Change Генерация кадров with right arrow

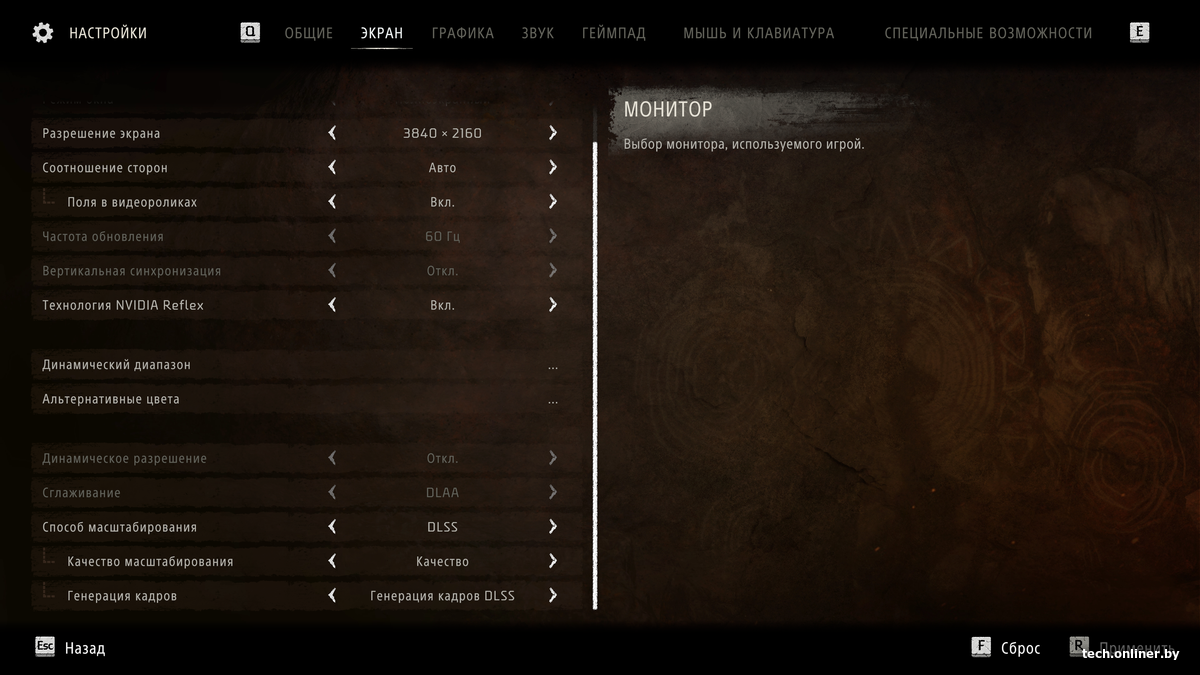(x=553, y=596)
